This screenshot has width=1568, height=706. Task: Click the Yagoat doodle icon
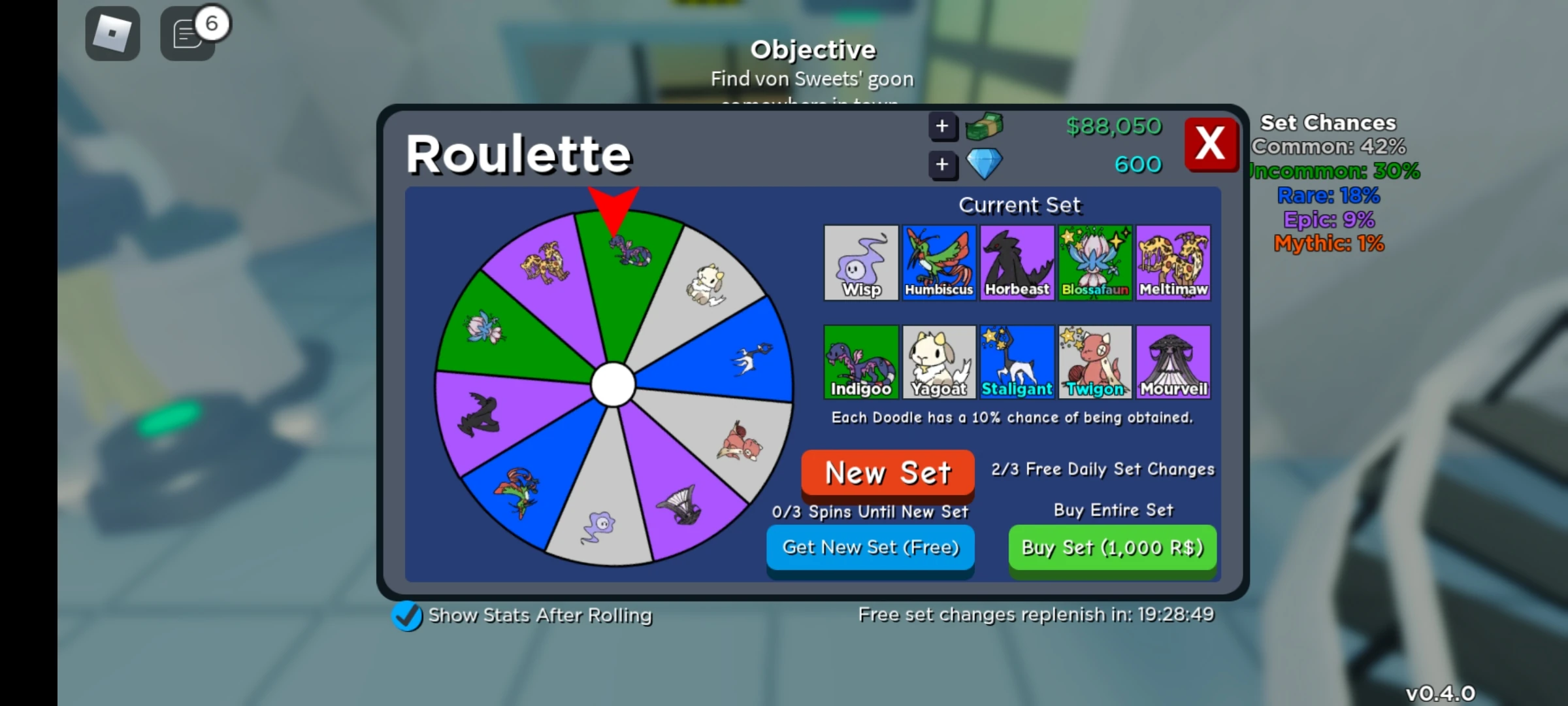[939, 361]
